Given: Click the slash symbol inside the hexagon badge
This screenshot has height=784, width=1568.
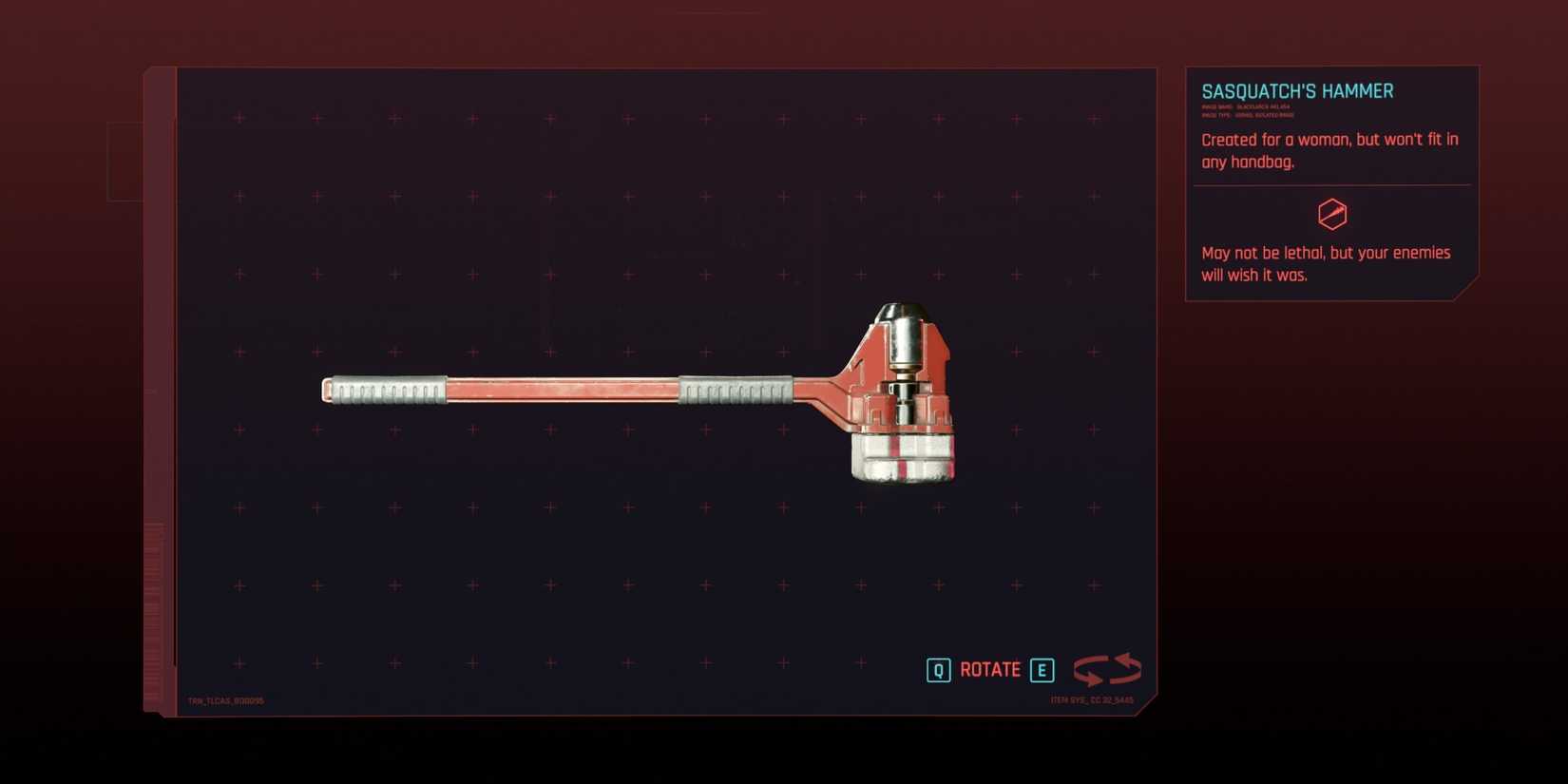Looking at the screenshot, I should [x=1333, y=214].
